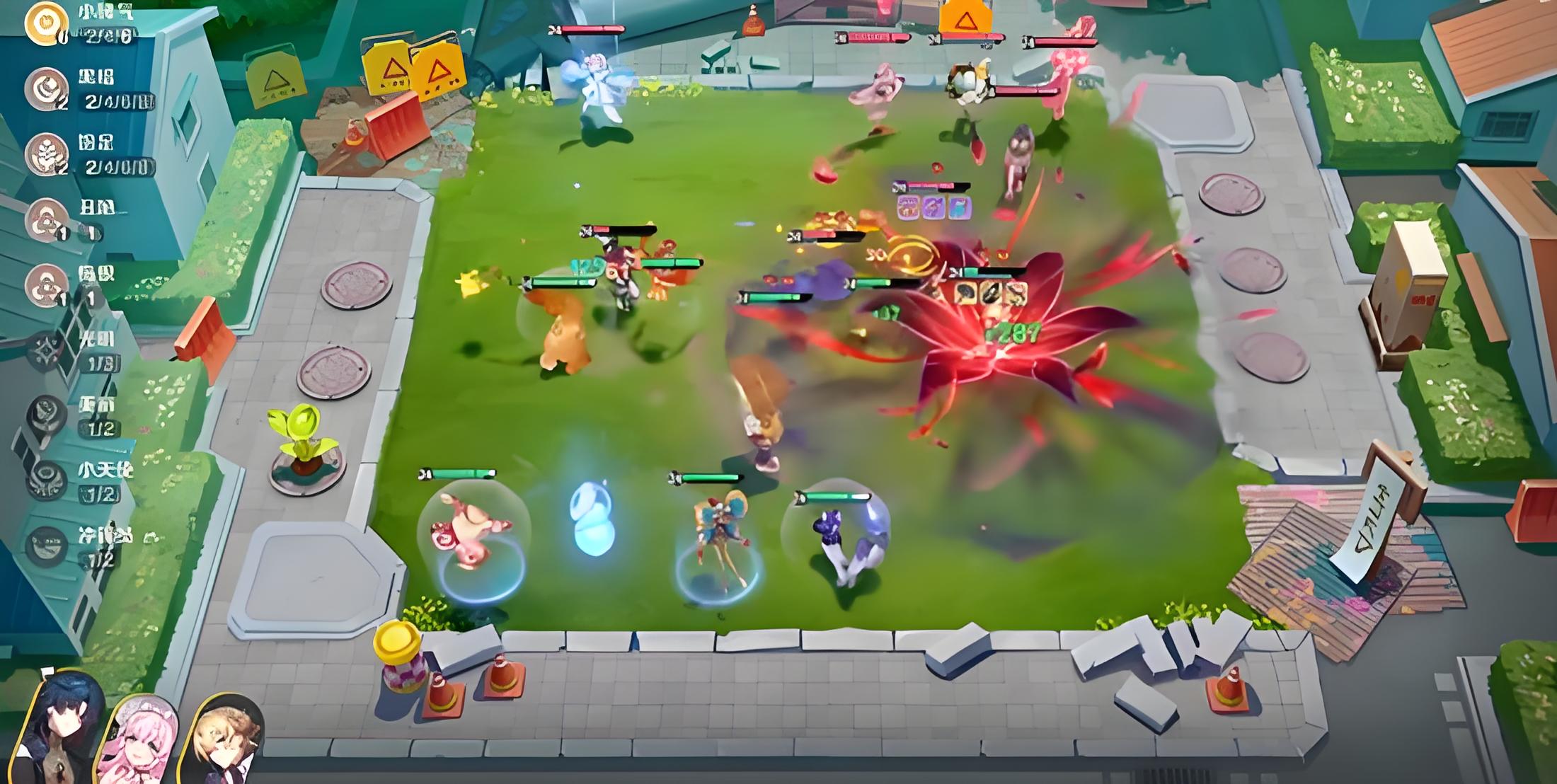The height and width of the screenshot is (784, 1557).
Task: Select the gold active trait icon
Action: click(x=46, y=23)
